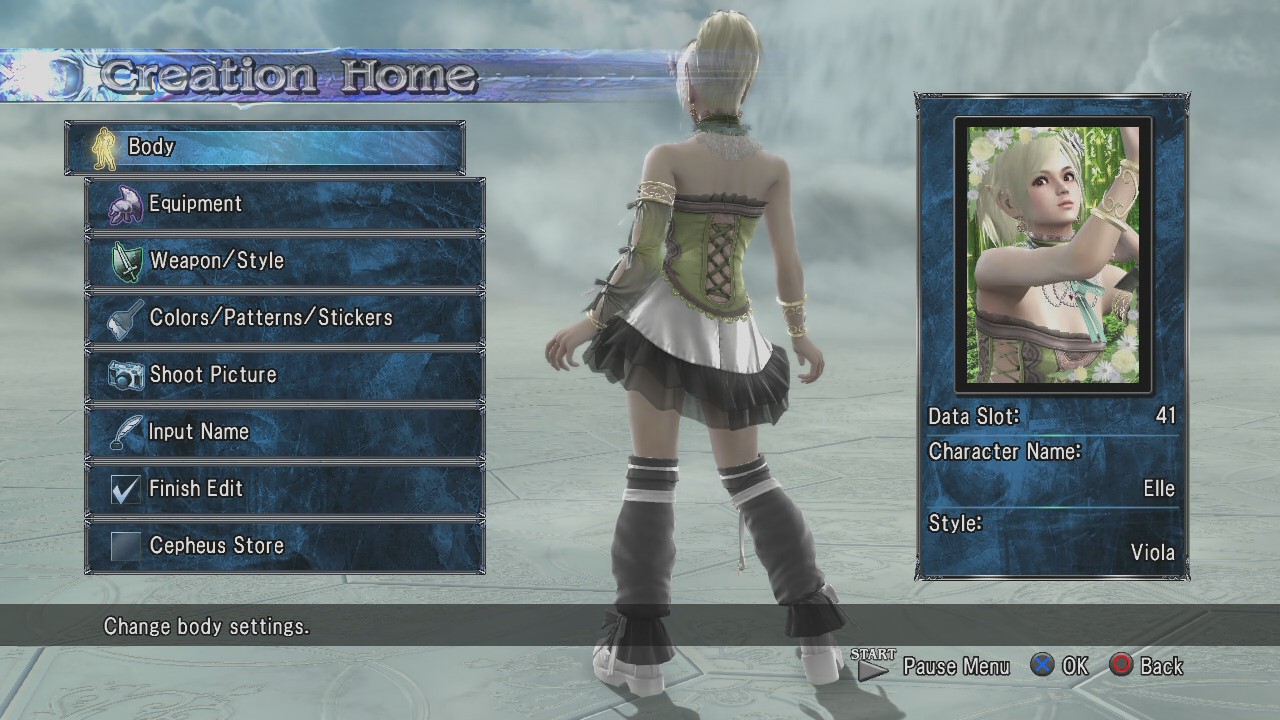Choose Weapon/Style from the list
The image size is (1280, 720).
tap(285, 261)
